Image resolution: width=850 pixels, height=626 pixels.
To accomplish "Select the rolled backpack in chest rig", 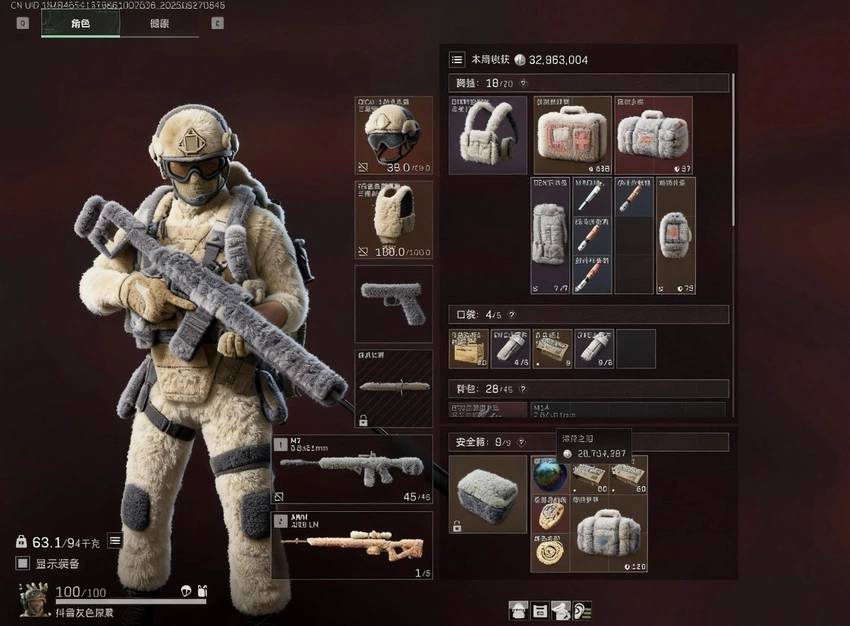I will click(550, 235).
